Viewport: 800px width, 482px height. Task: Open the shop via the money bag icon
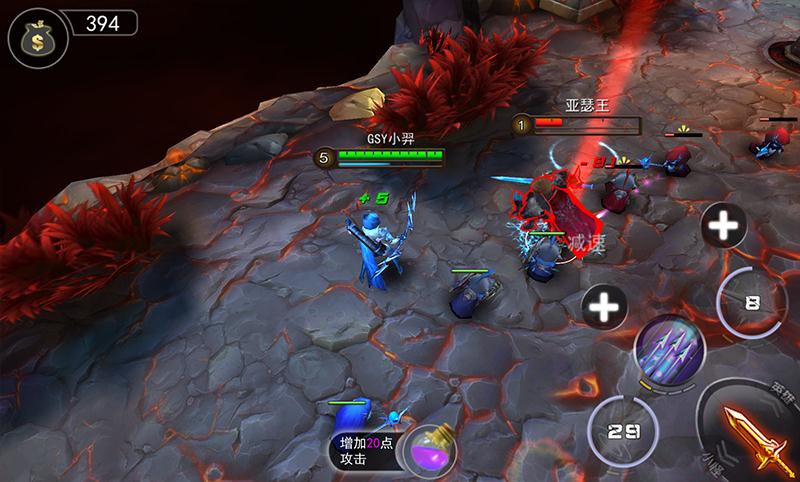(32, 37)
